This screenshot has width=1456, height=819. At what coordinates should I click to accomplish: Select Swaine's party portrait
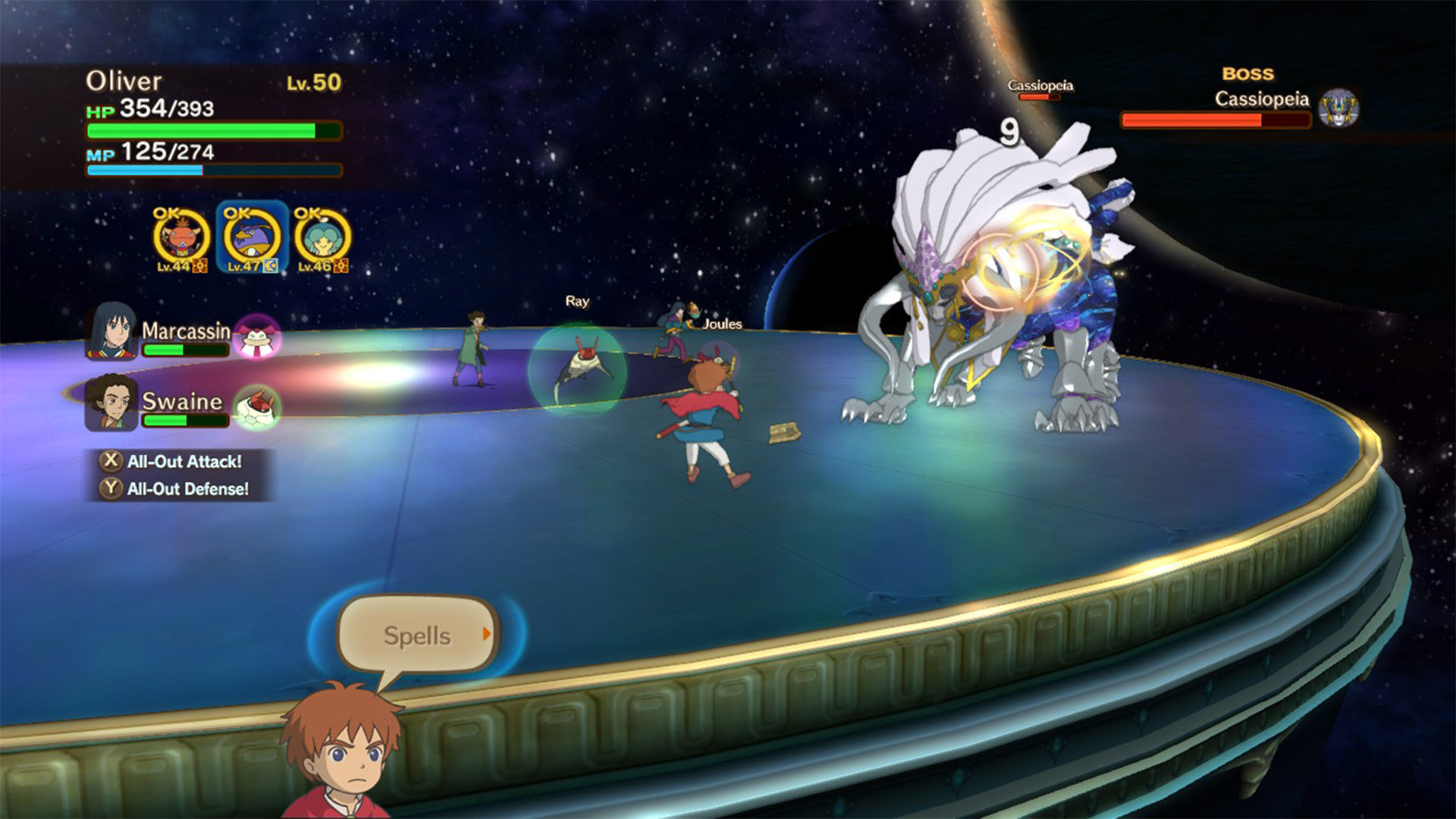111,402
